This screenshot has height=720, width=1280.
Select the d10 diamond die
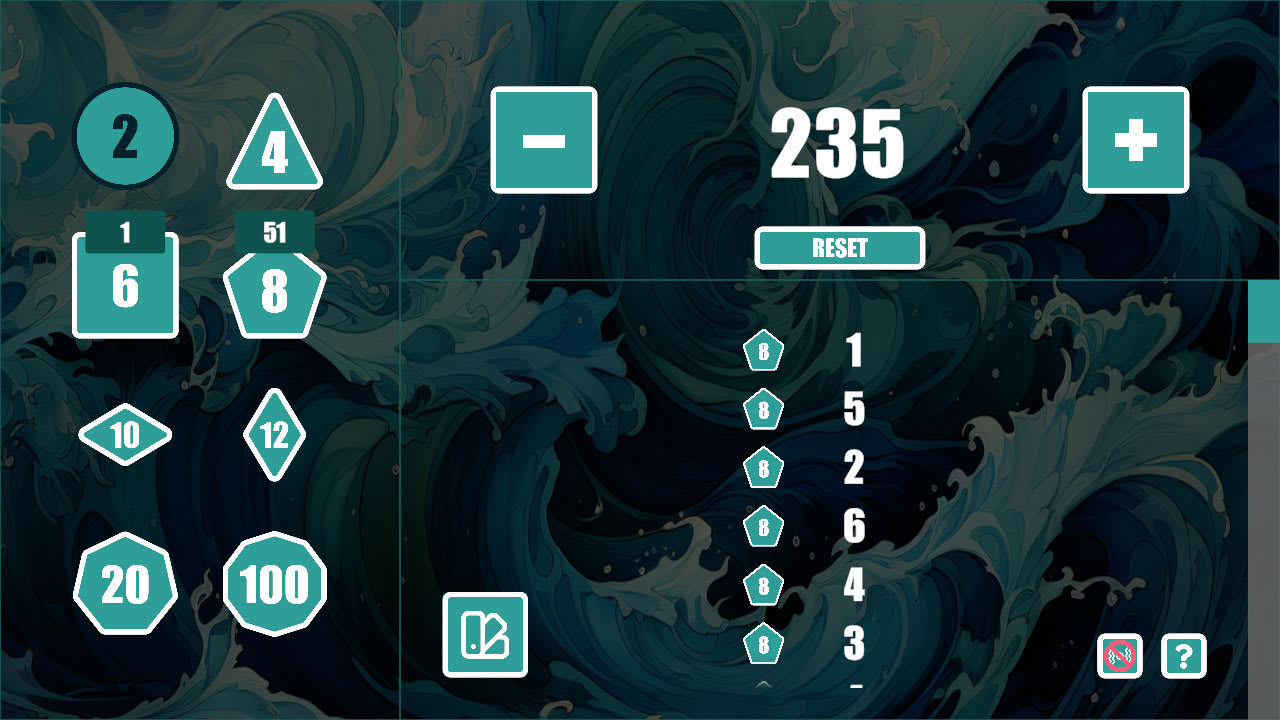[x=126, y=434]
